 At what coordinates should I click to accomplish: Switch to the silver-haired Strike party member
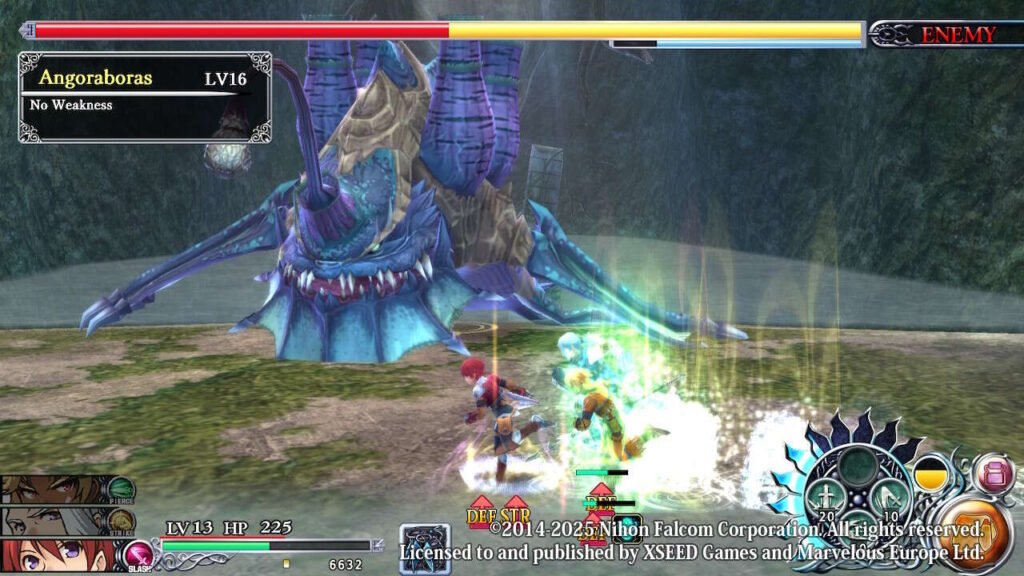point(55,520)
